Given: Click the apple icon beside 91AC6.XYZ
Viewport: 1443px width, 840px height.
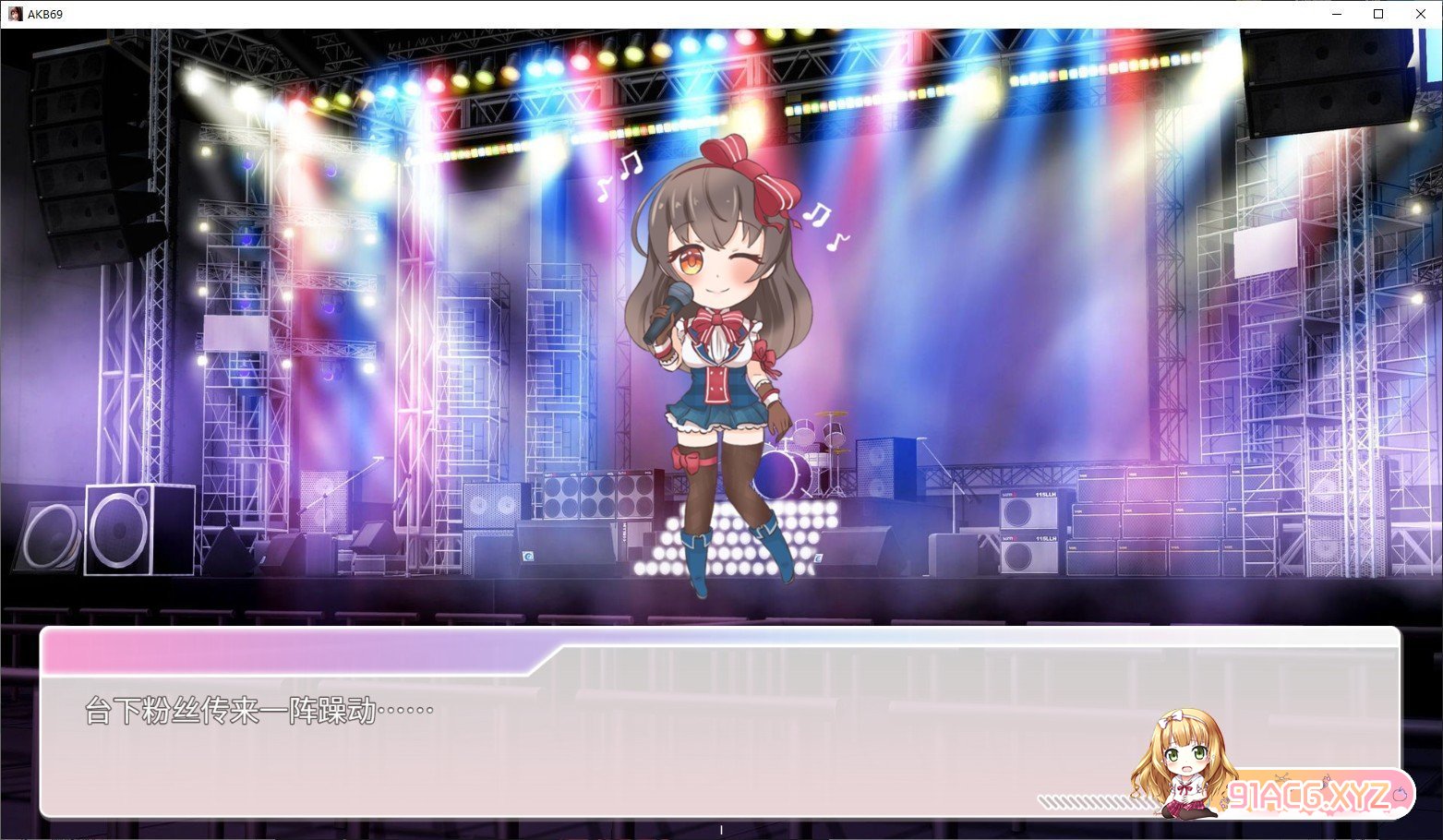Looking at the screenshot, I should pos(1399,796).
